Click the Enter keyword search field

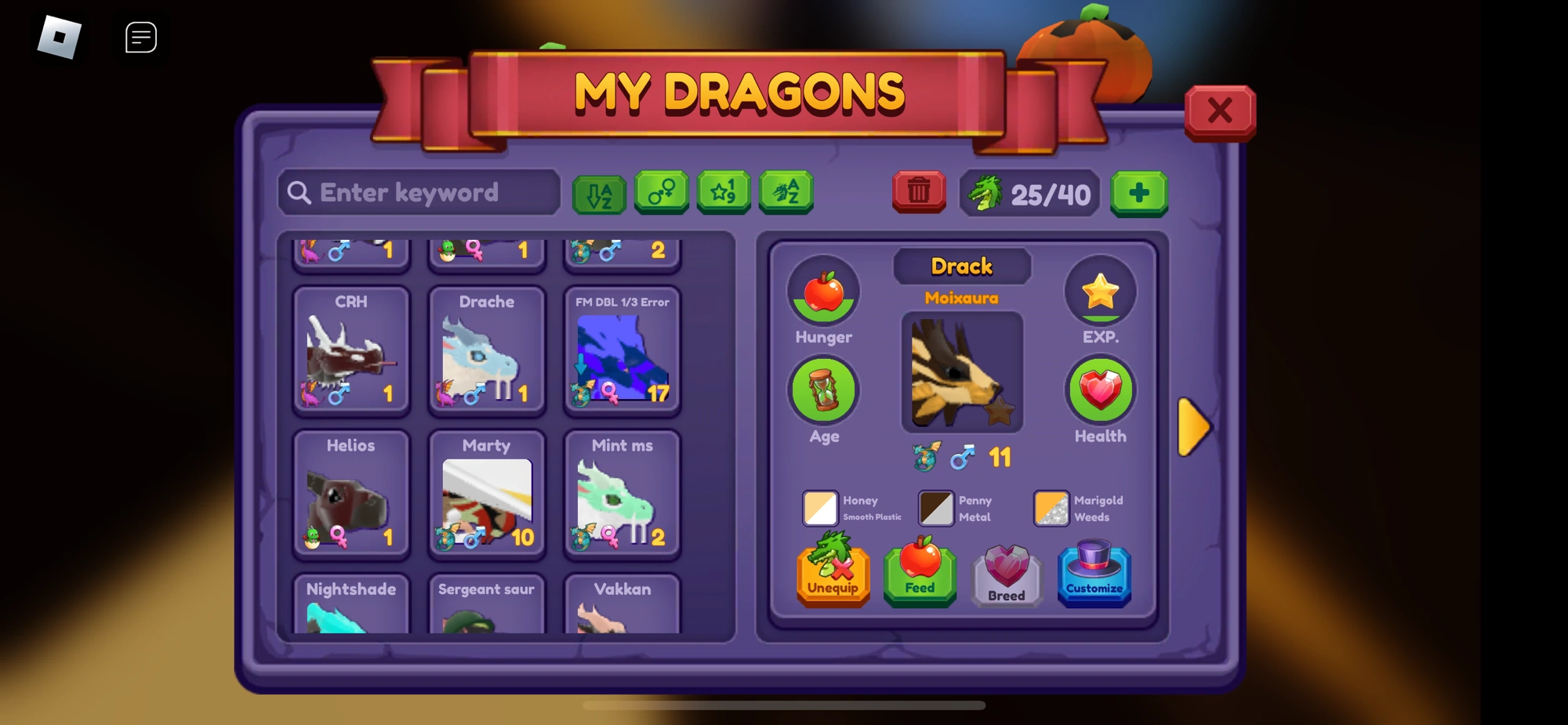click(418, 192)
